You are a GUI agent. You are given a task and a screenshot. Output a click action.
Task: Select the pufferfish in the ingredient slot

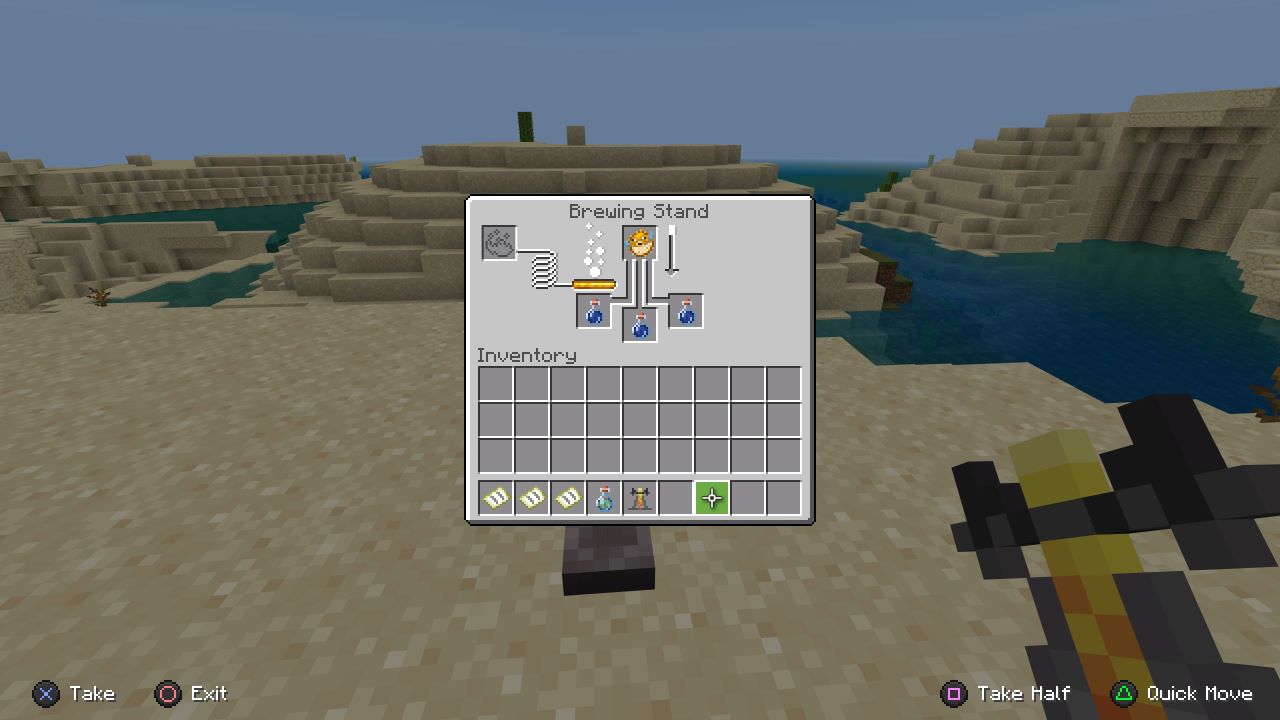tap(638, 243)
